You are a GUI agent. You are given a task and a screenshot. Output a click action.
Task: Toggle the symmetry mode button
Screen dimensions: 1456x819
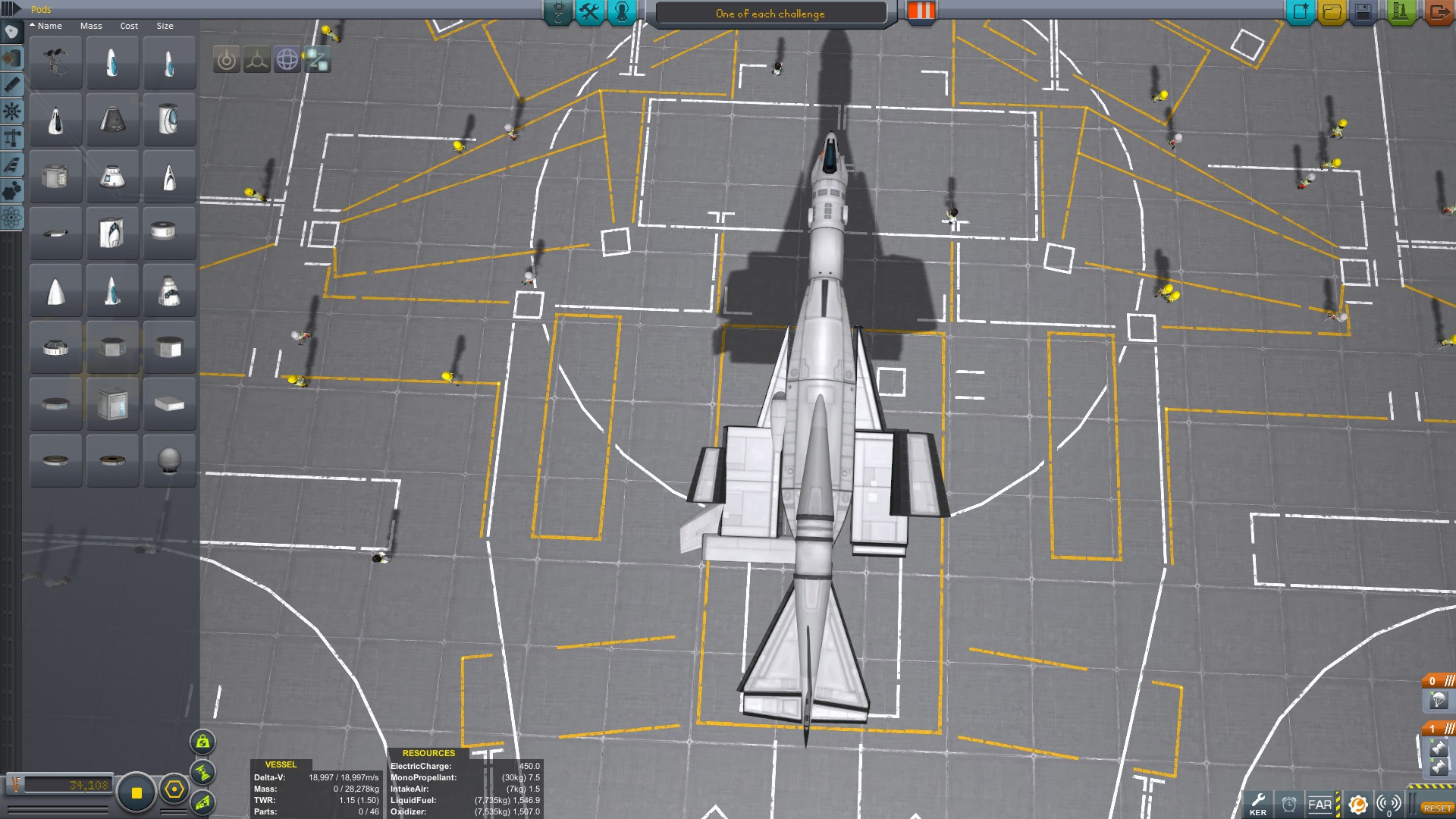(136, 792)
